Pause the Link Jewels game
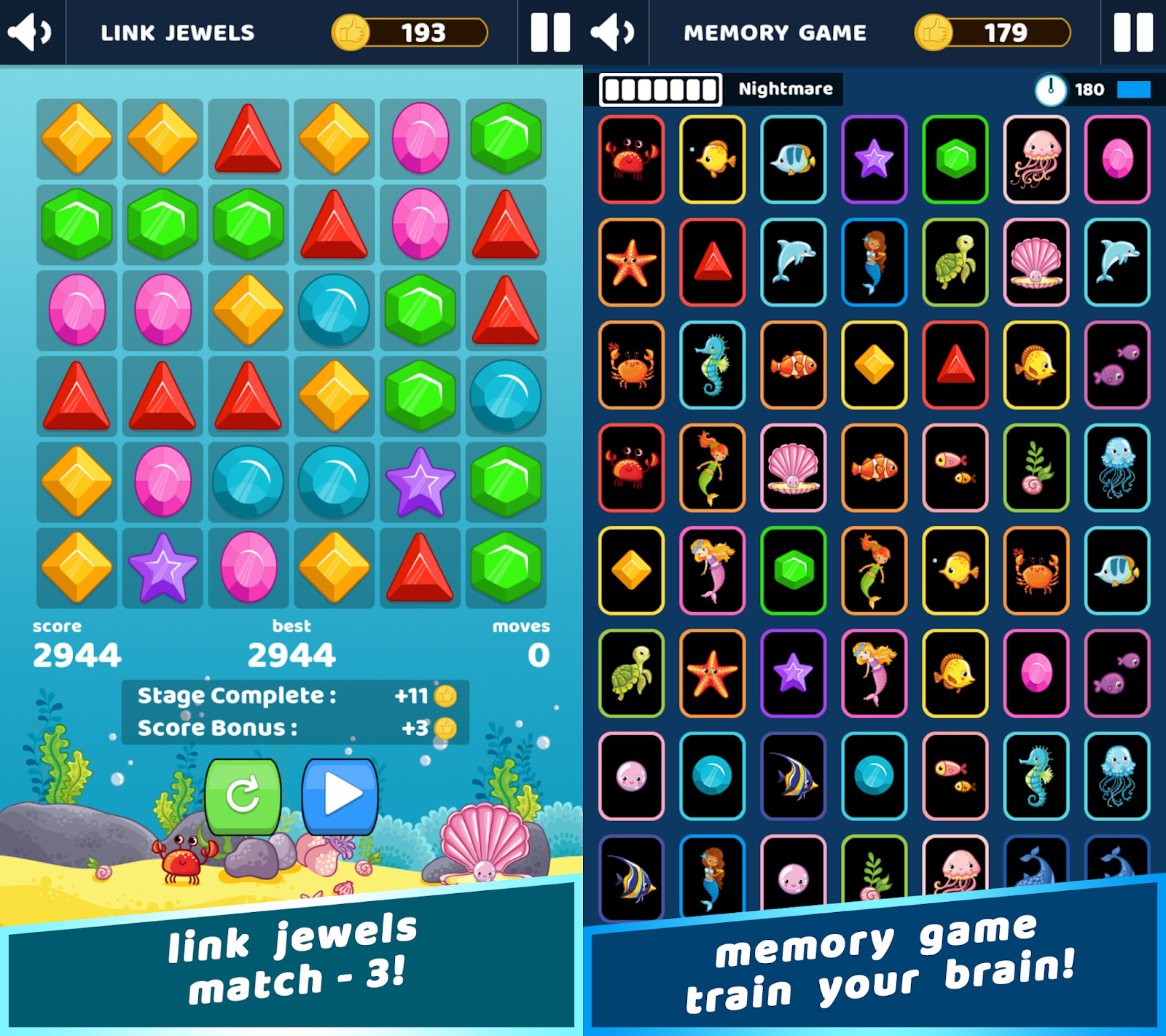Image resolution: width=1166 pixels, height=1036 pixels. [552, 32]
